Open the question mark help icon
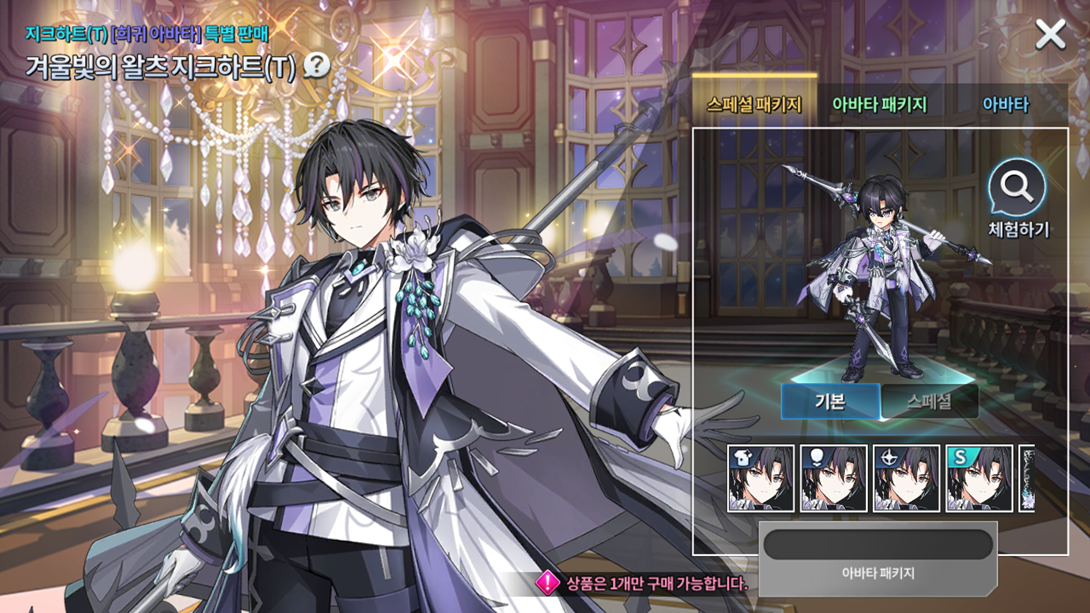1090x613 pixels. (x=316, y=66)
